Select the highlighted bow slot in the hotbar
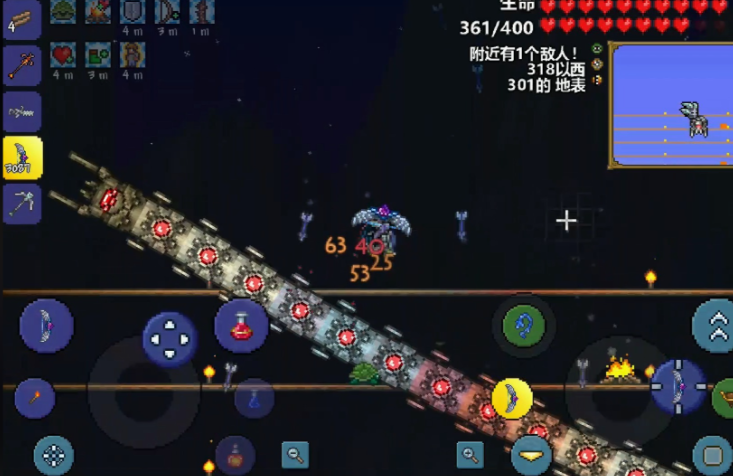733x476 pixels. click(22, 158)
